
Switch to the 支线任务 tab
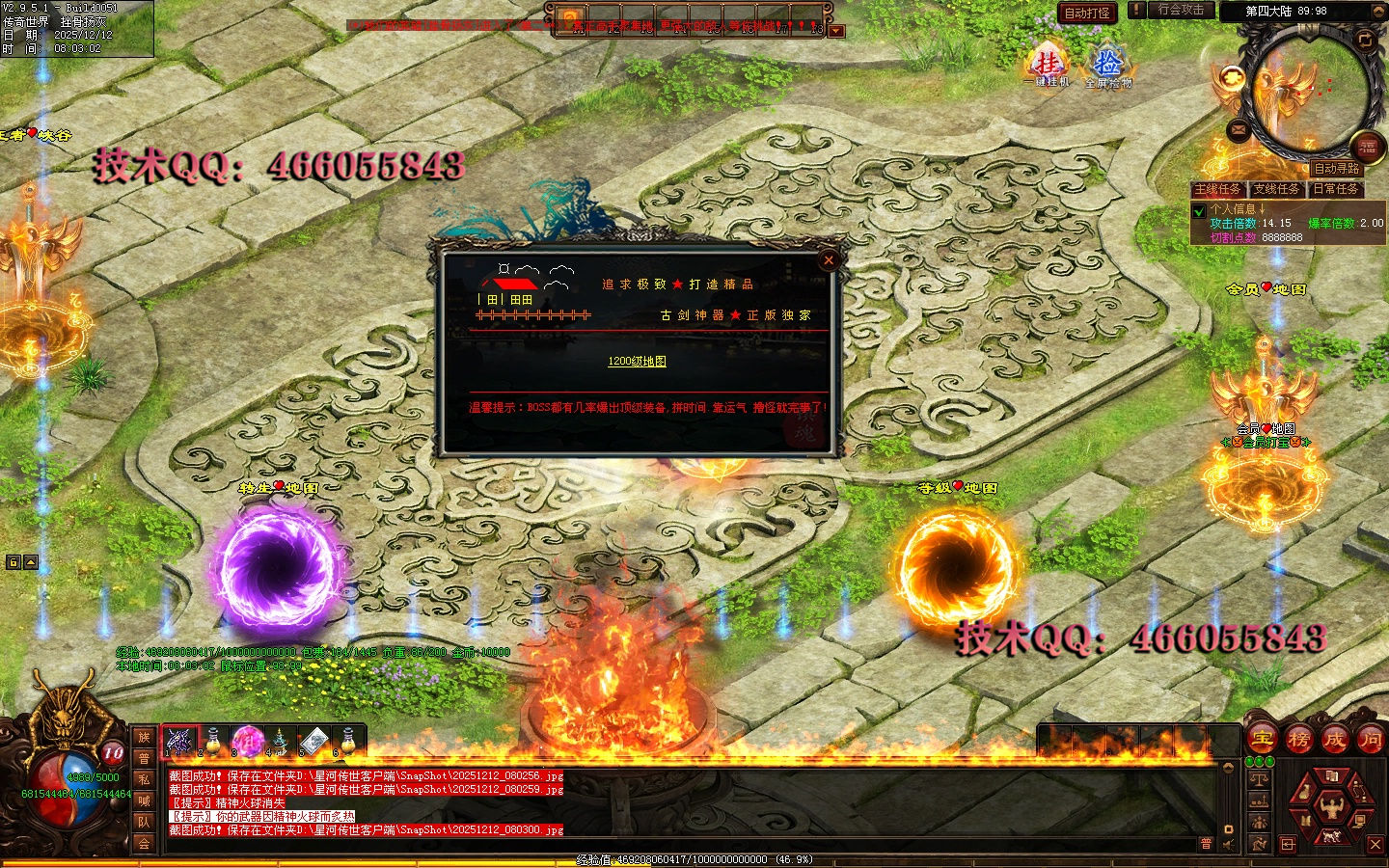pyautogui.click(x=1277, y=189)
